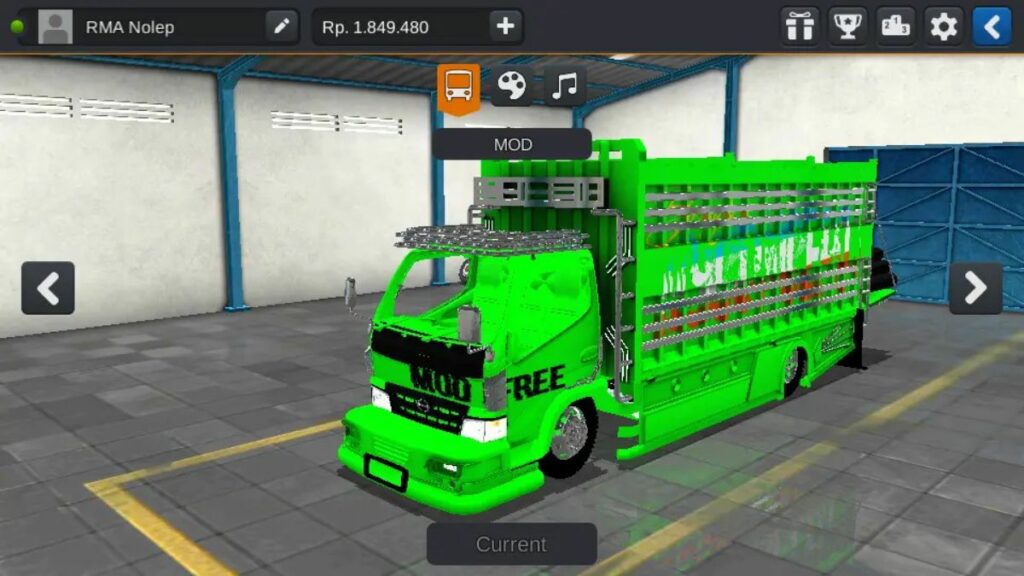Image resolution: width=1024 pixels, height=576 pixels.
Task: Switch to the bus vehicle tab
Action: (x=459, y=88)
